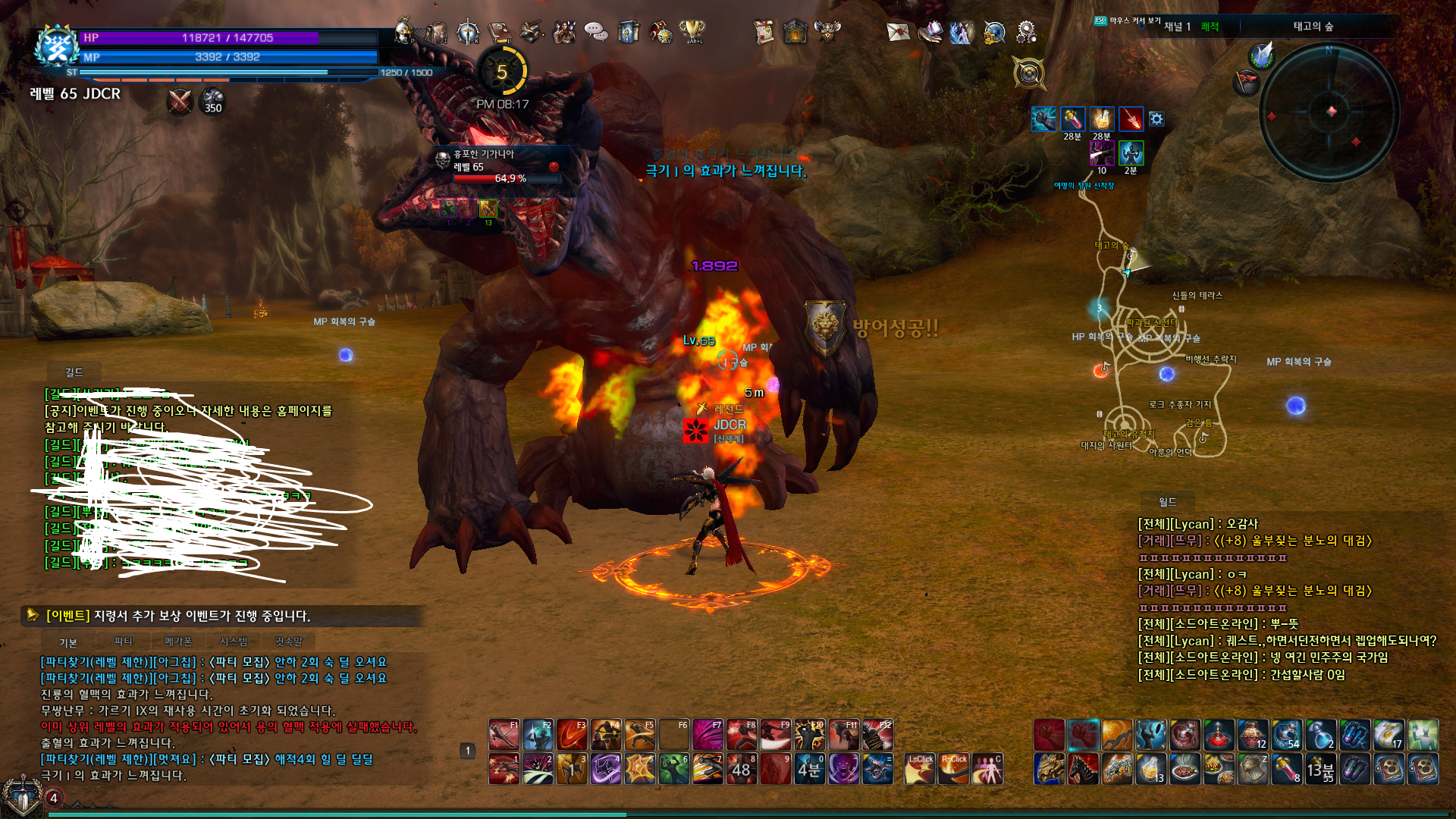The image size is (1456, 819).
Task: Open the system settings gears icon
Action: (1026, 32)
